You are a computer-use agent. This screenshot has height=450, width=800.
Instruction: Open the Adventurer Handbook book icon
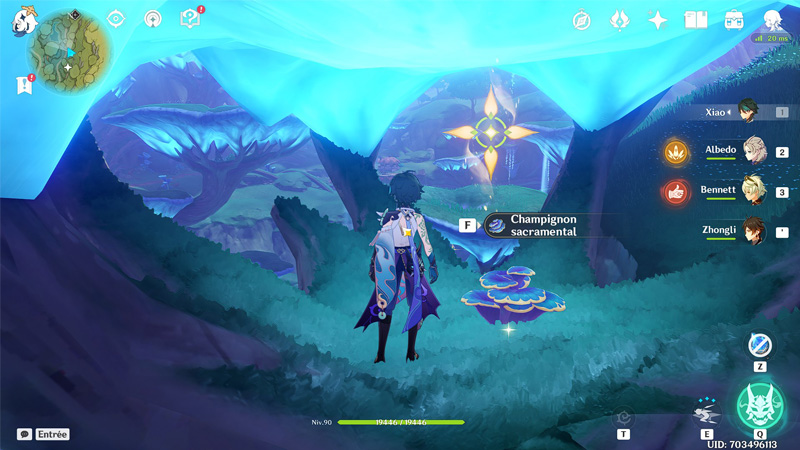695,20
